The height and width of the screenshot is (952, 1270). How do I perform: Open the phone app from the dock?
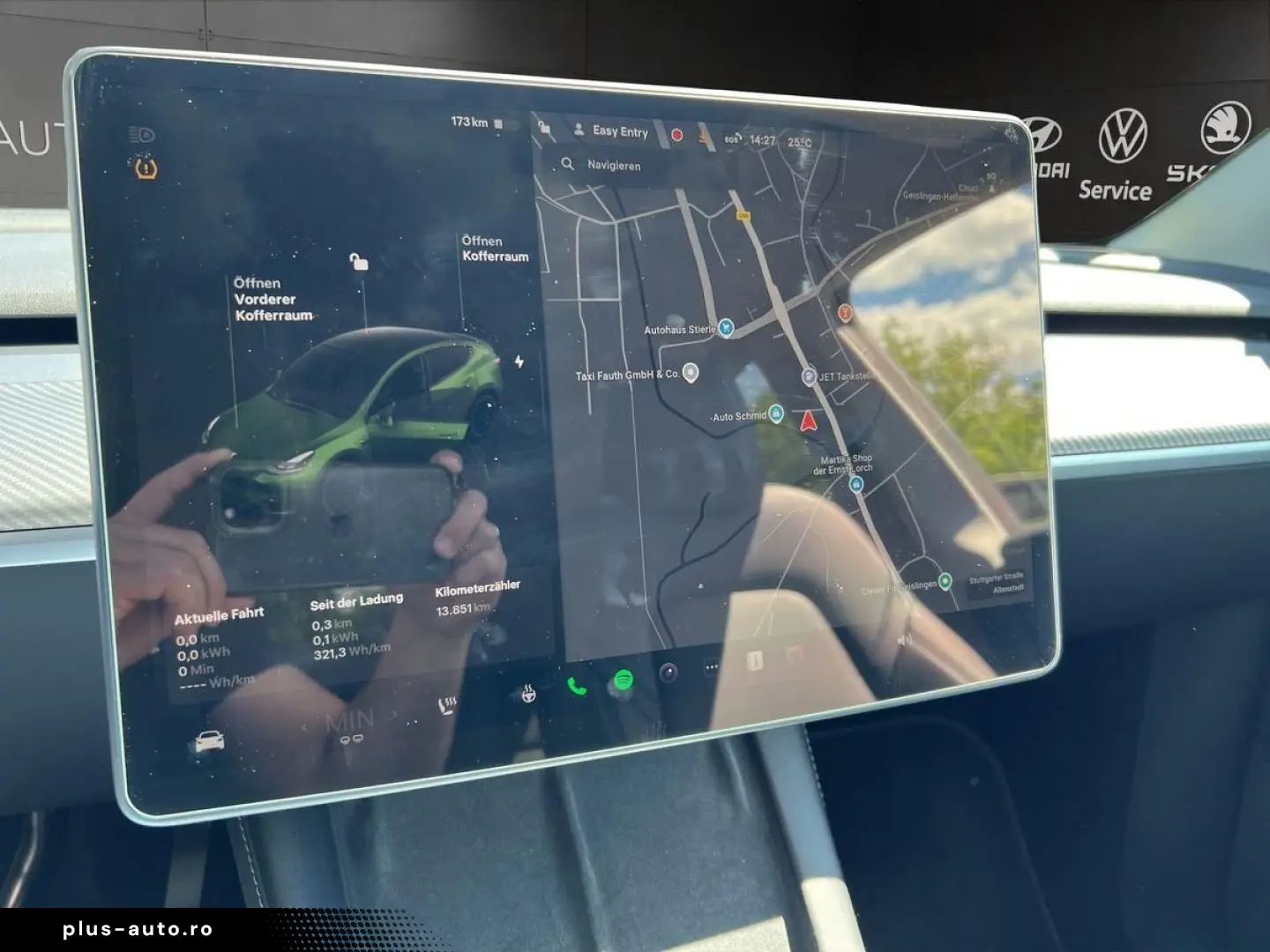click(x=577, y=685)
